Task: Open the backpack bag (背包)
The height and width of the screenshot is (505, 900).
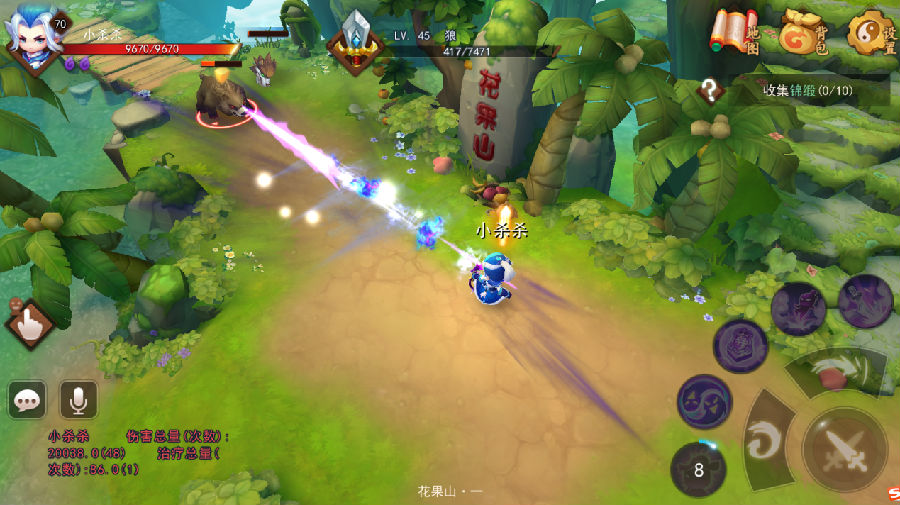Action: coord(803,32)
